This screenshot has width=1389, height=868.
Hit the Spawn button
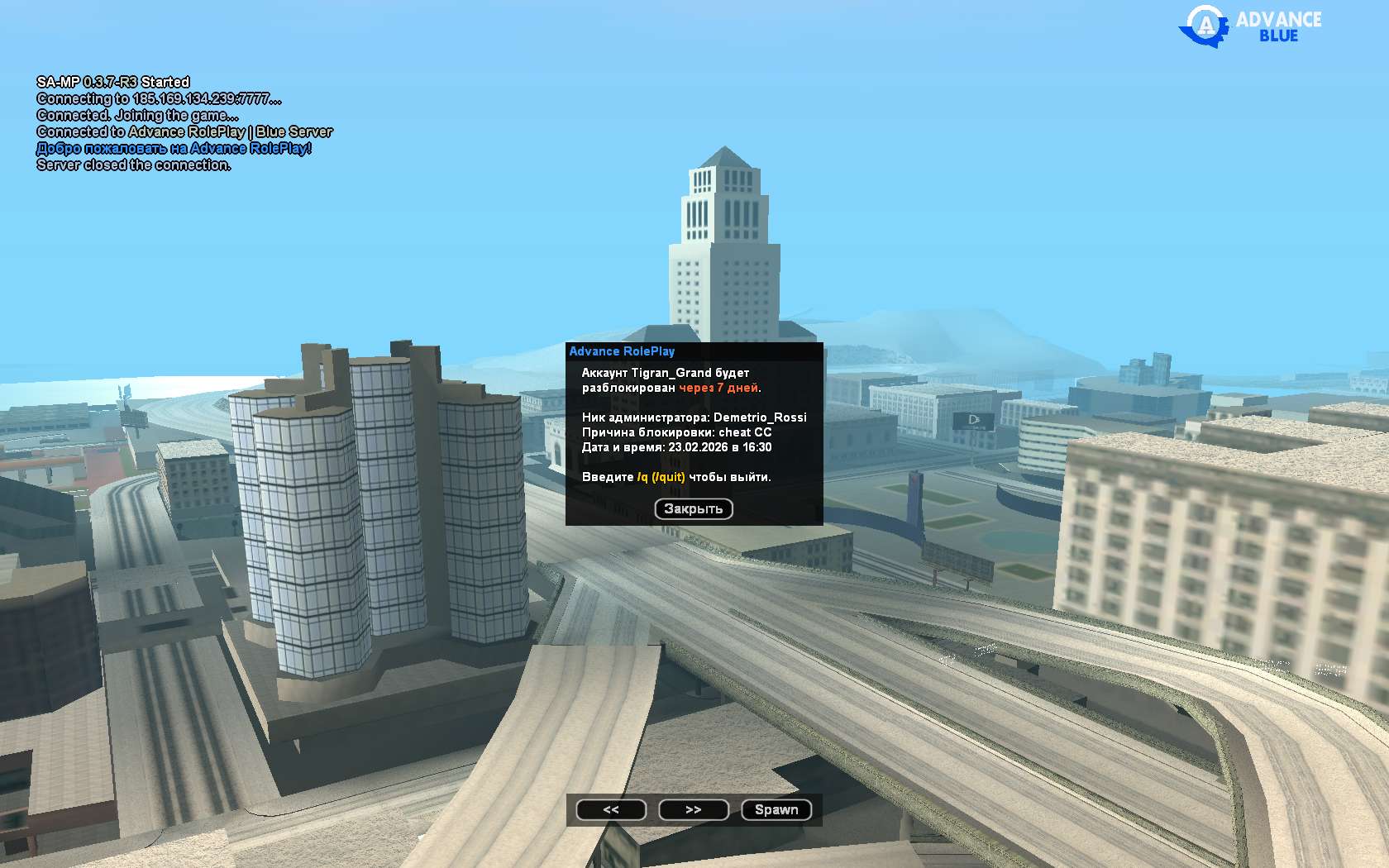[776, 810]
